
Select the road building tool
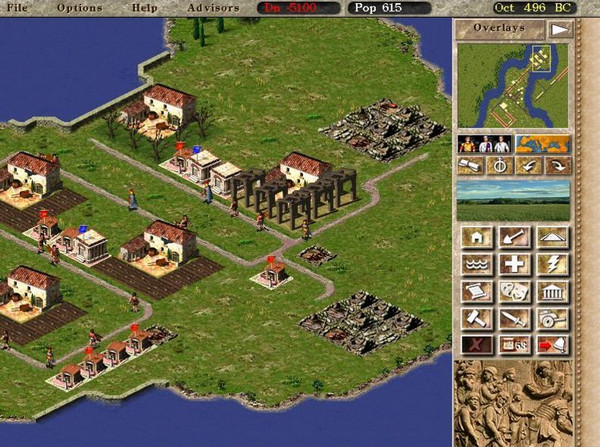click(552, 237)
